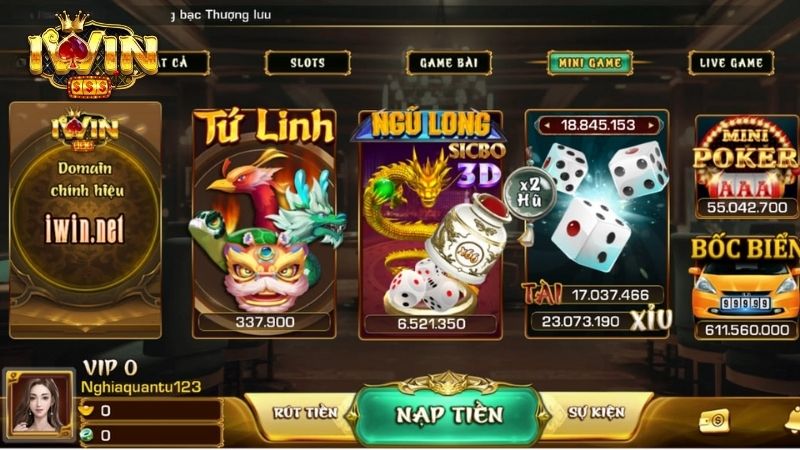The image size is (800, 450).
Task: Click the Nạp Tiền deposit button
Action: [x=449, y=414]
